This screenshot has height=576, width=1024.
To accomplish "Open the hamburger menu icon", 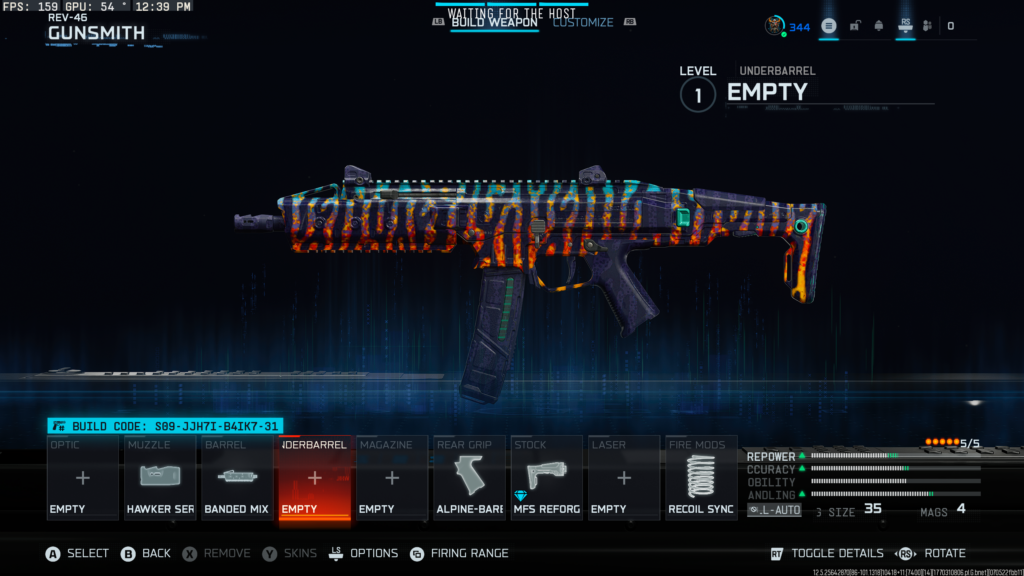I will click(x=829, y=26).
